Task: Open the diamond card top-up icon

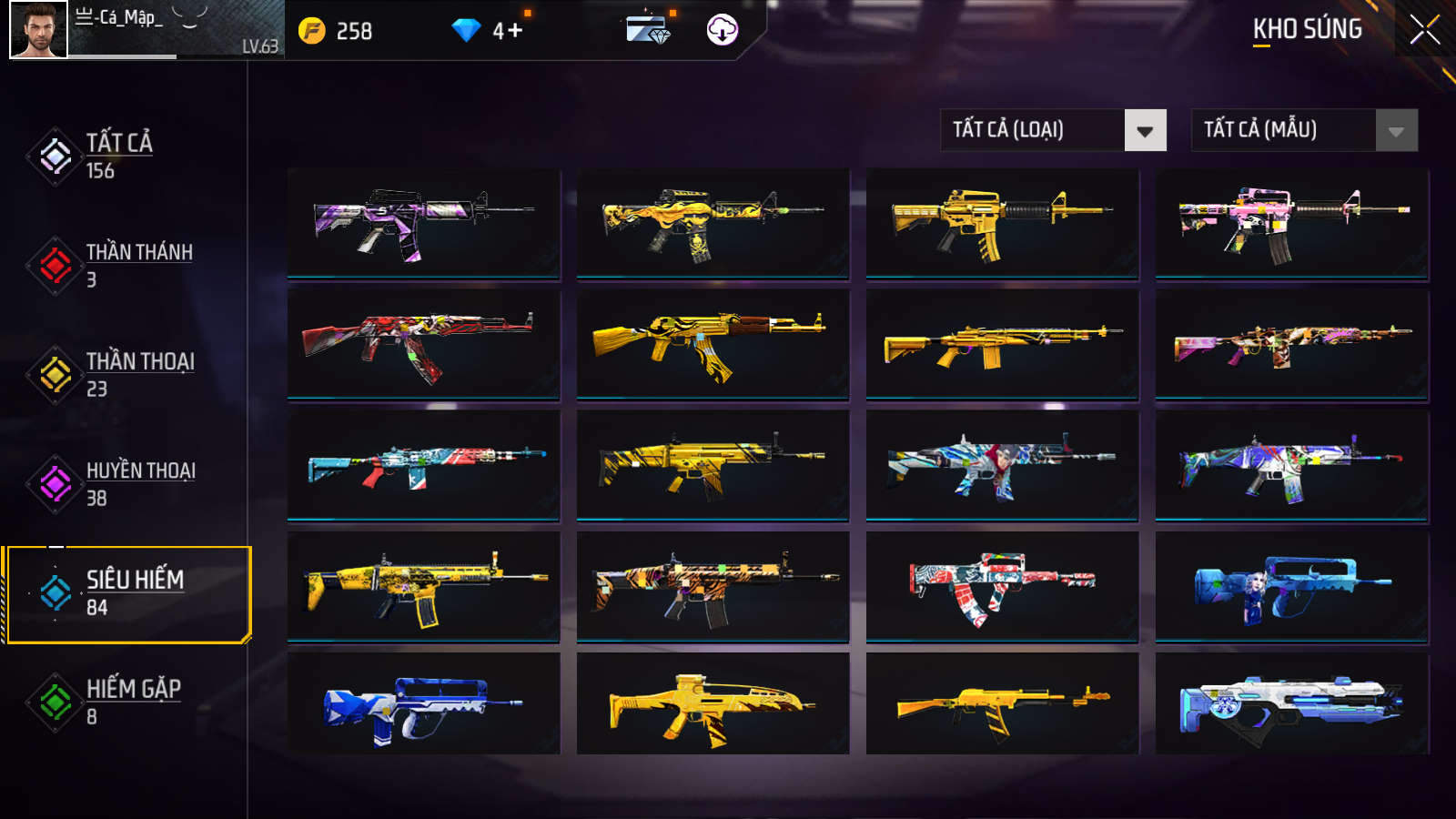Action: tap(648, 30)
